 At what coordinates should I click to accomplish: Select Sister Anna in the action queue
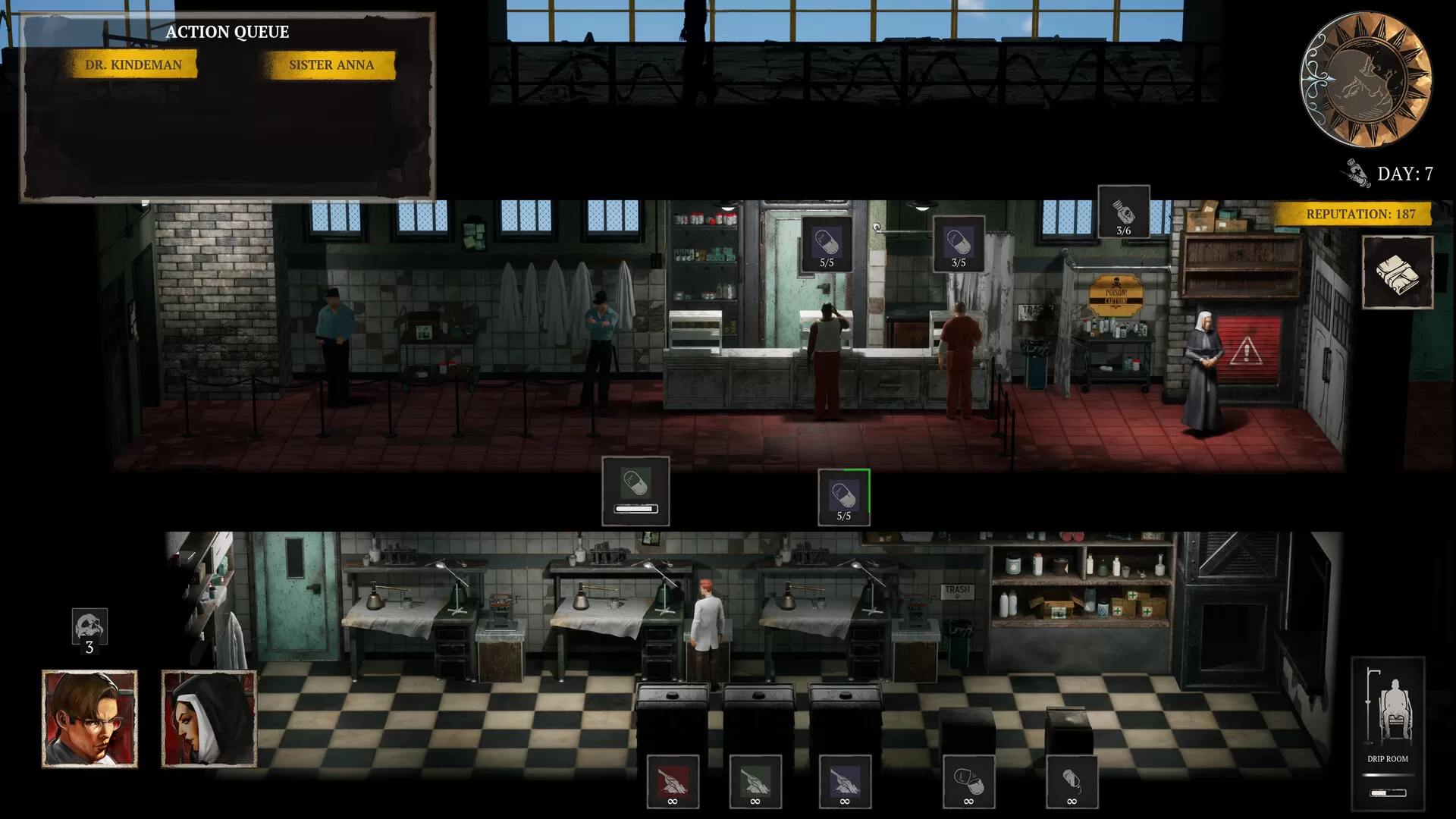(x=331, y=65)
